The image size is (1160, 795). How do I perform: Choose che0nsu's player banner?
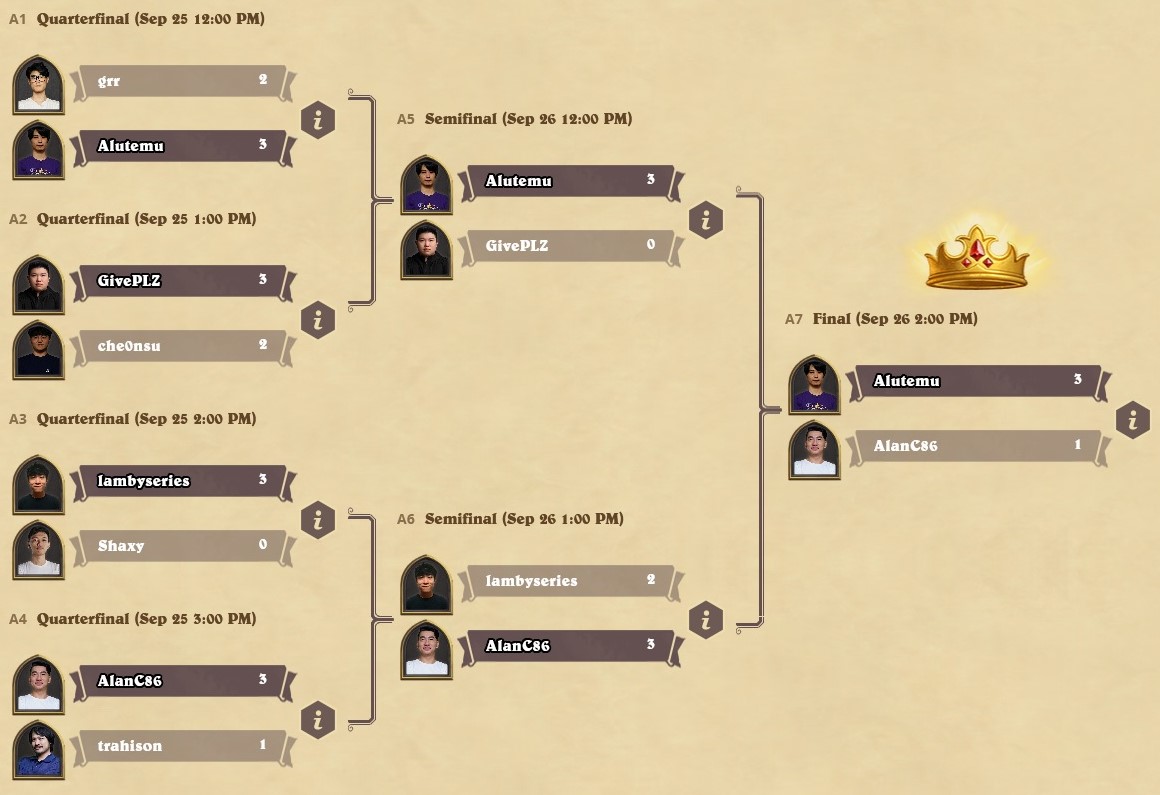[180, 346]
